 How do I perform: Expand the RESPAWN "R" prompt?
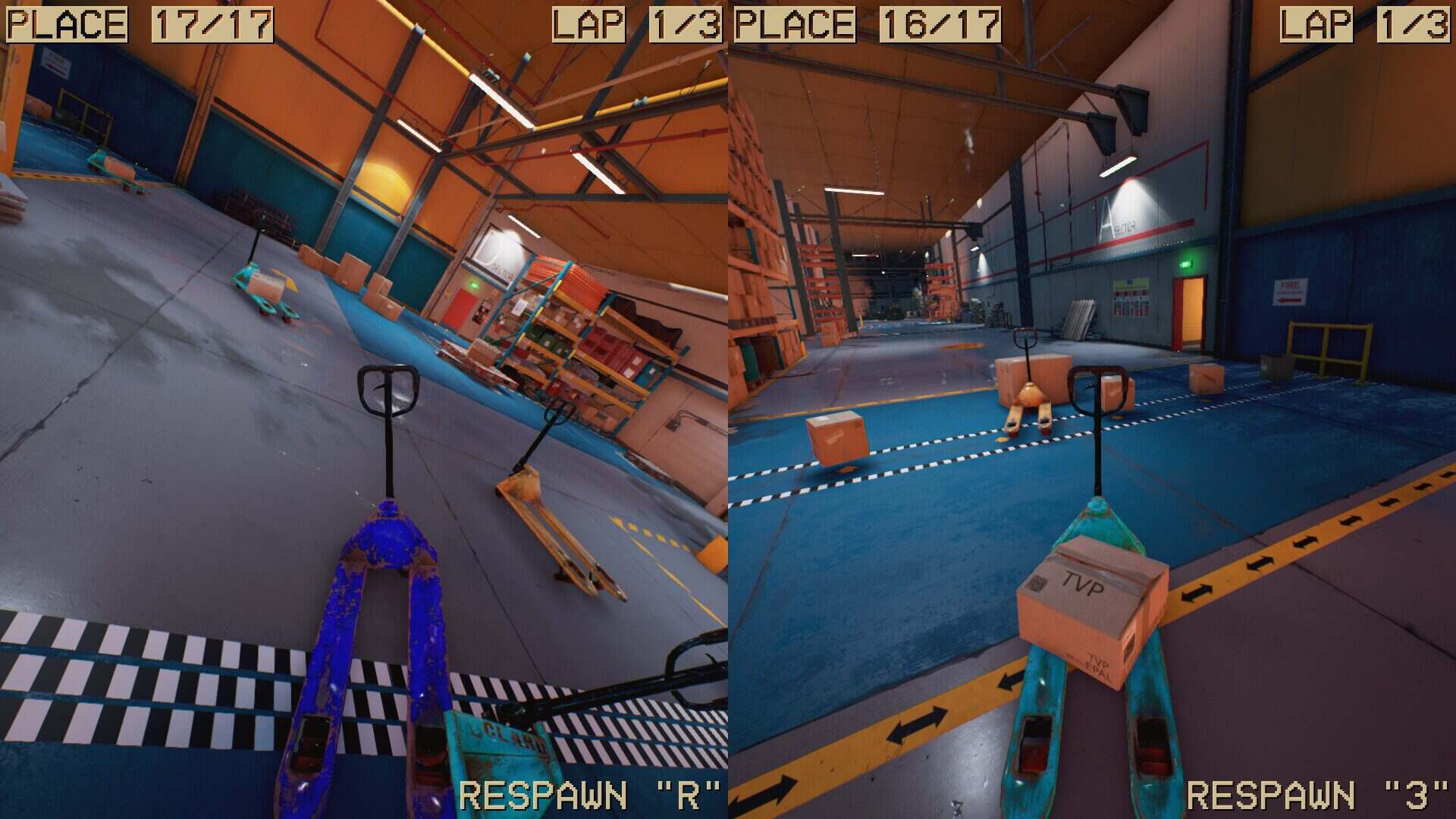[x=590, y=791]
